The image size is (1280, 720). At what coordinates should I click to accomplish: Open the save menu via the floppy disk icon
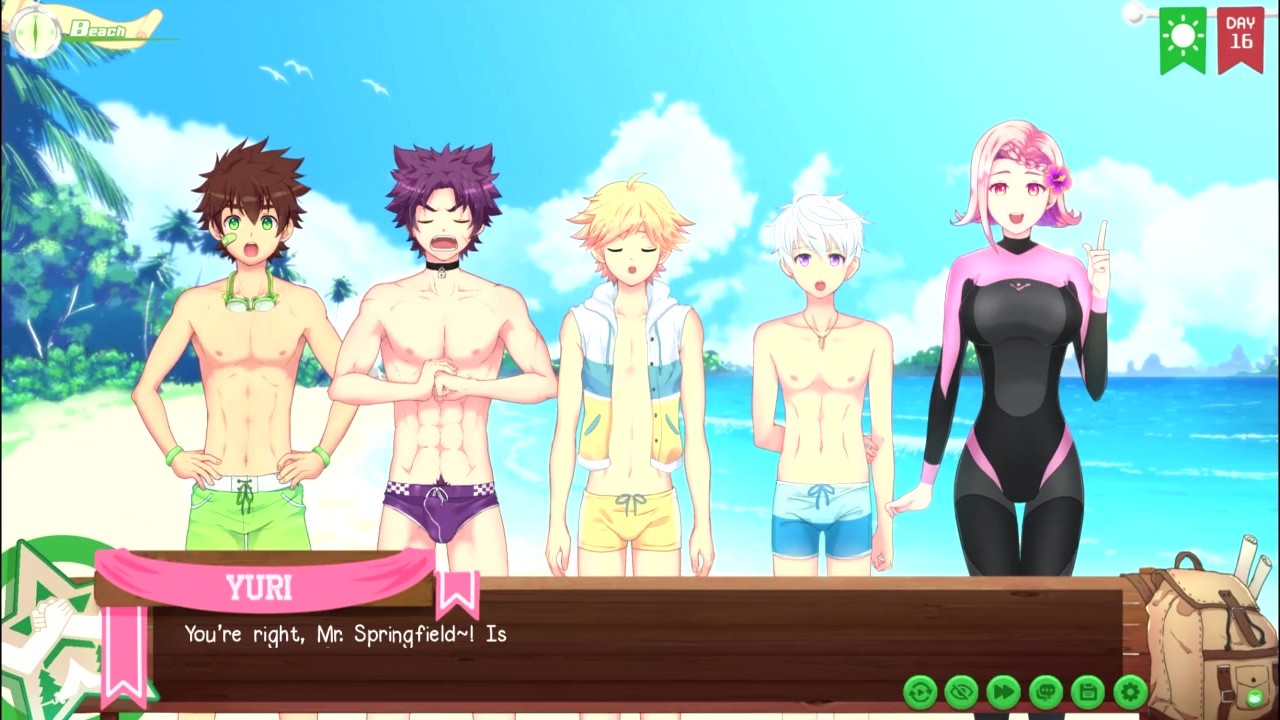pyautogui.click(x=1088, y=691)
